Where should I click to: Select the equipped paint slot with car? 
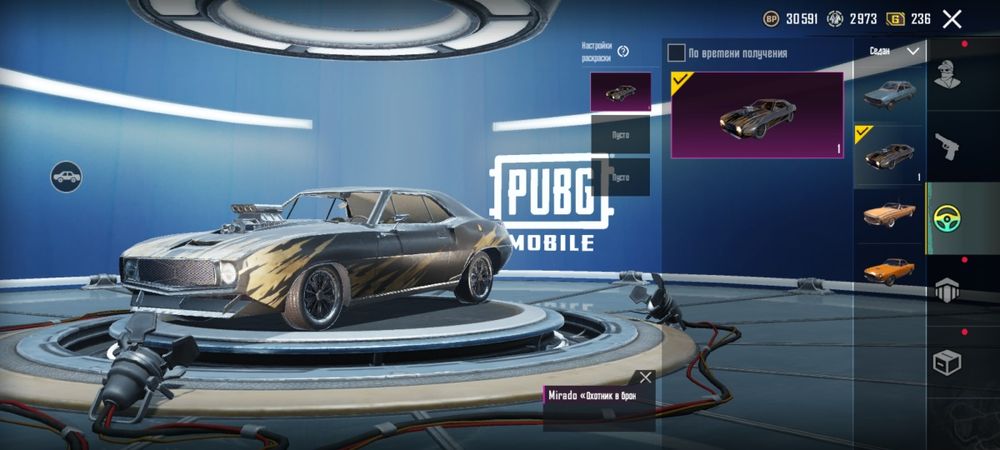pos(620,92)
